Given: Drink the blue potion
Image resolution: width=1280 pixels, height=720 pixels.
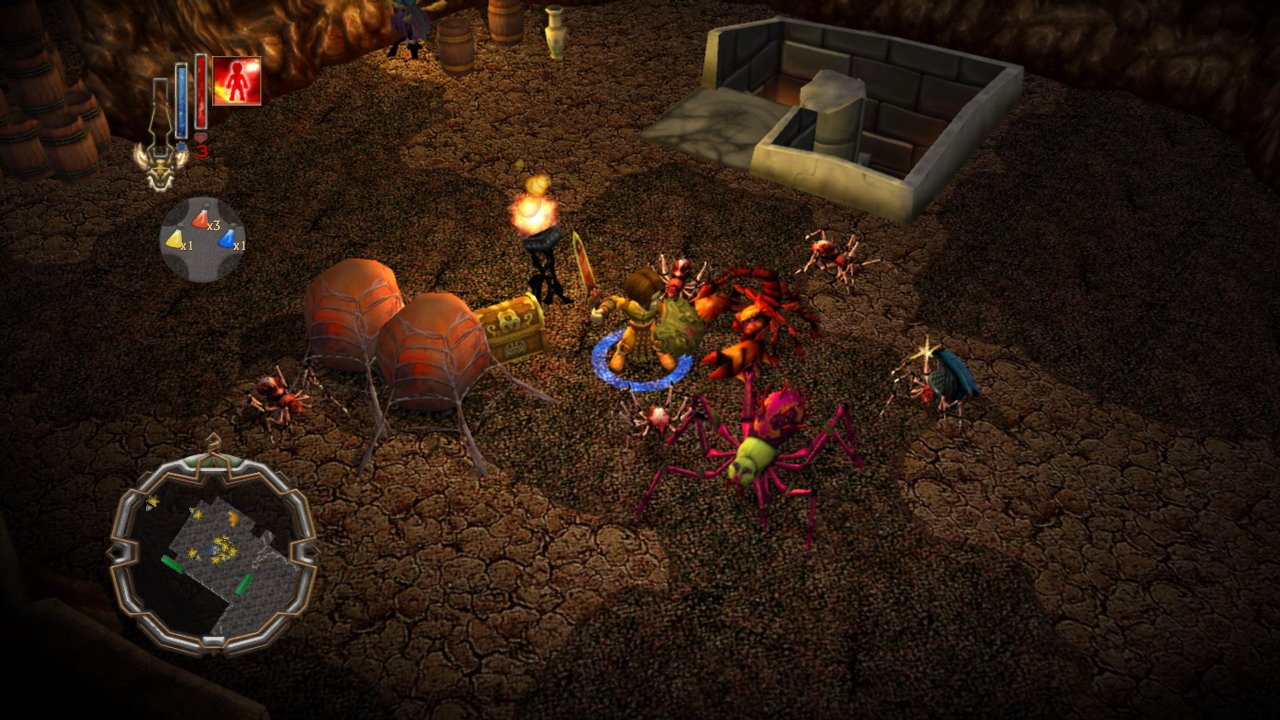Looking at the screenshot, I should 227,239.
